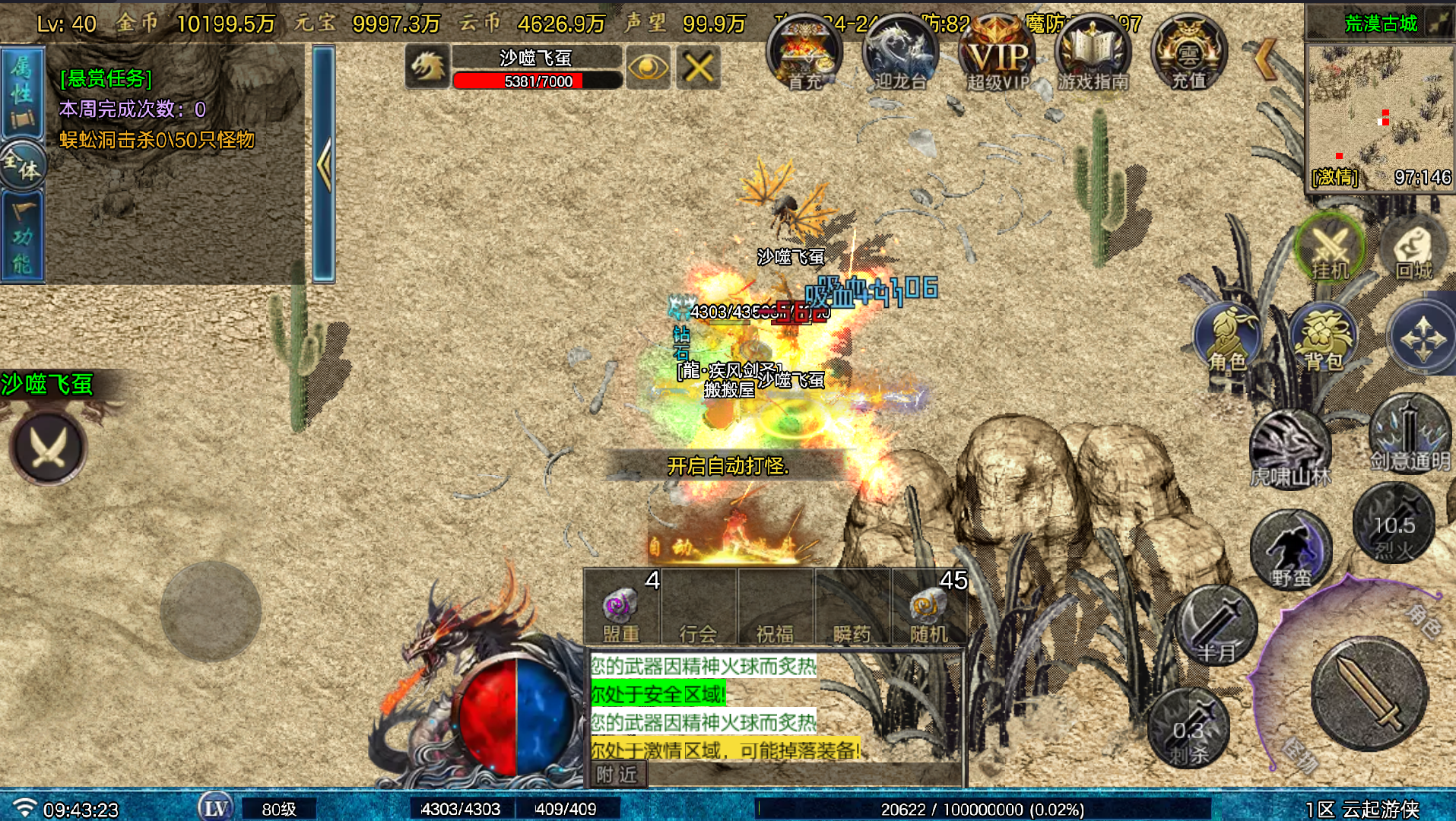Viewport: 1456px width, 821px height.
Task: Use the 盟重 scroll hotbar slot
Action: click(621, 608)
